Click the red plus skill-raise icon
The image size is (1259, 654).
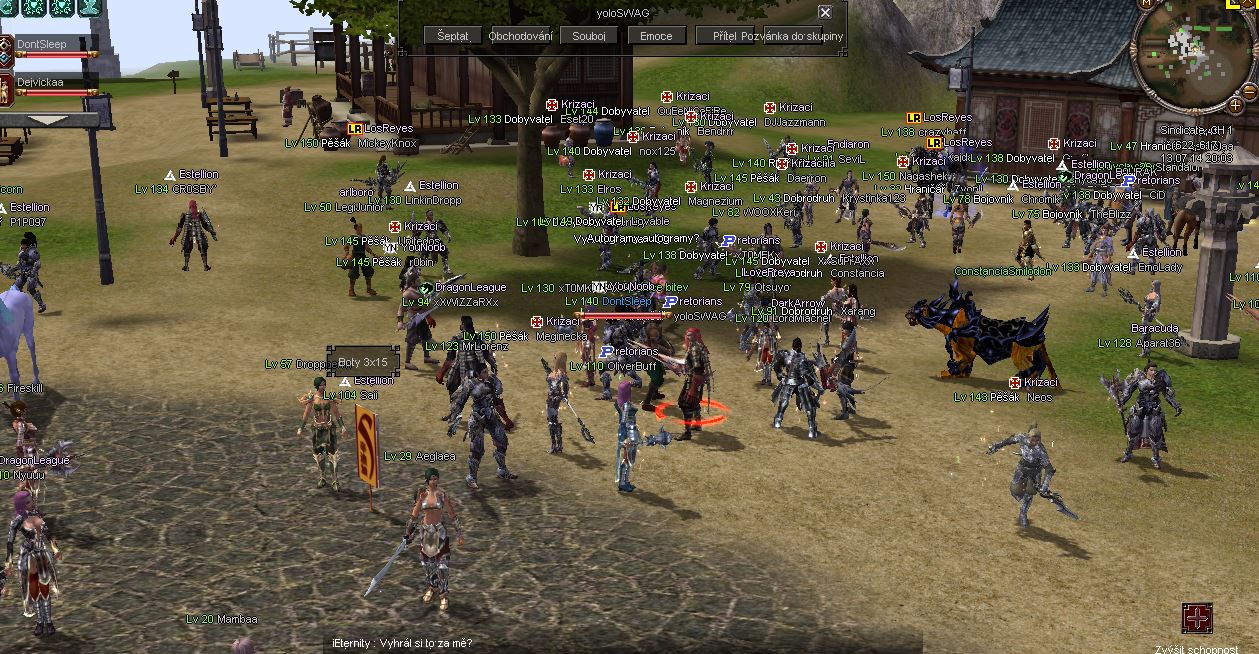pyautogui.click(x=1197, y=618)
